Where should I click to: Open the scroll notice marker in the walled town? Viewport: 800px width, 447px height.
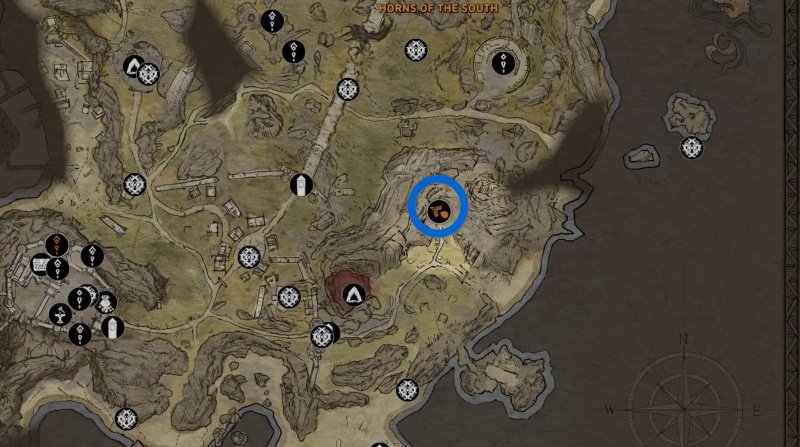pos(41,266)
